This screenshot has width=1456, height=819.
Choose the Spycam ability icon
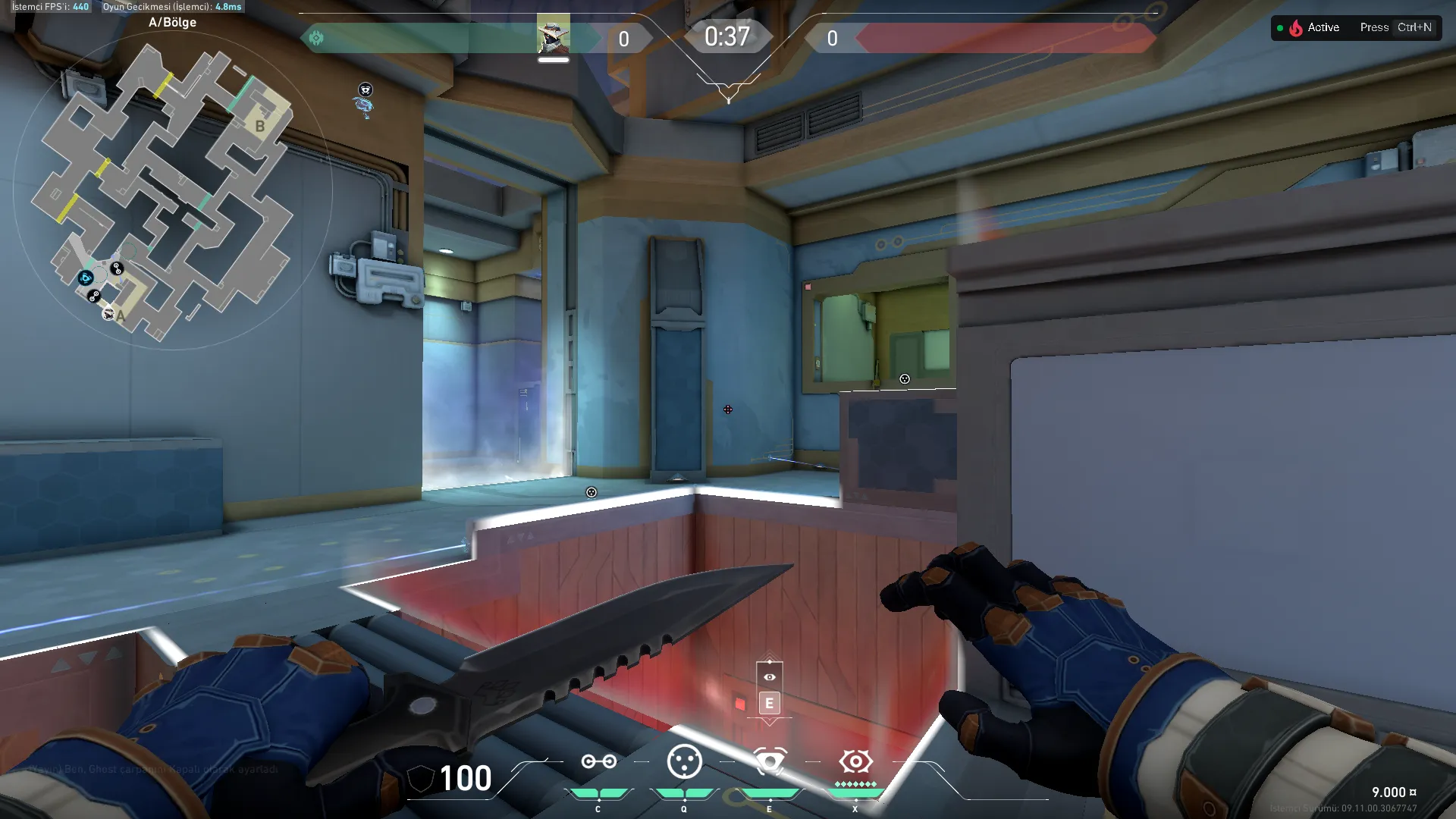[770, 761]
